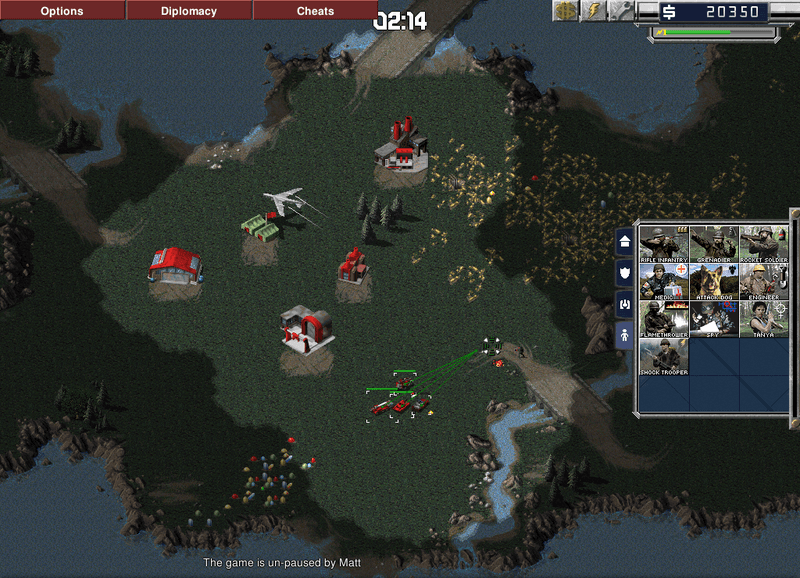Screen dimensions: 800x578
Task: Train an Engineer
Action: (764, 282)
